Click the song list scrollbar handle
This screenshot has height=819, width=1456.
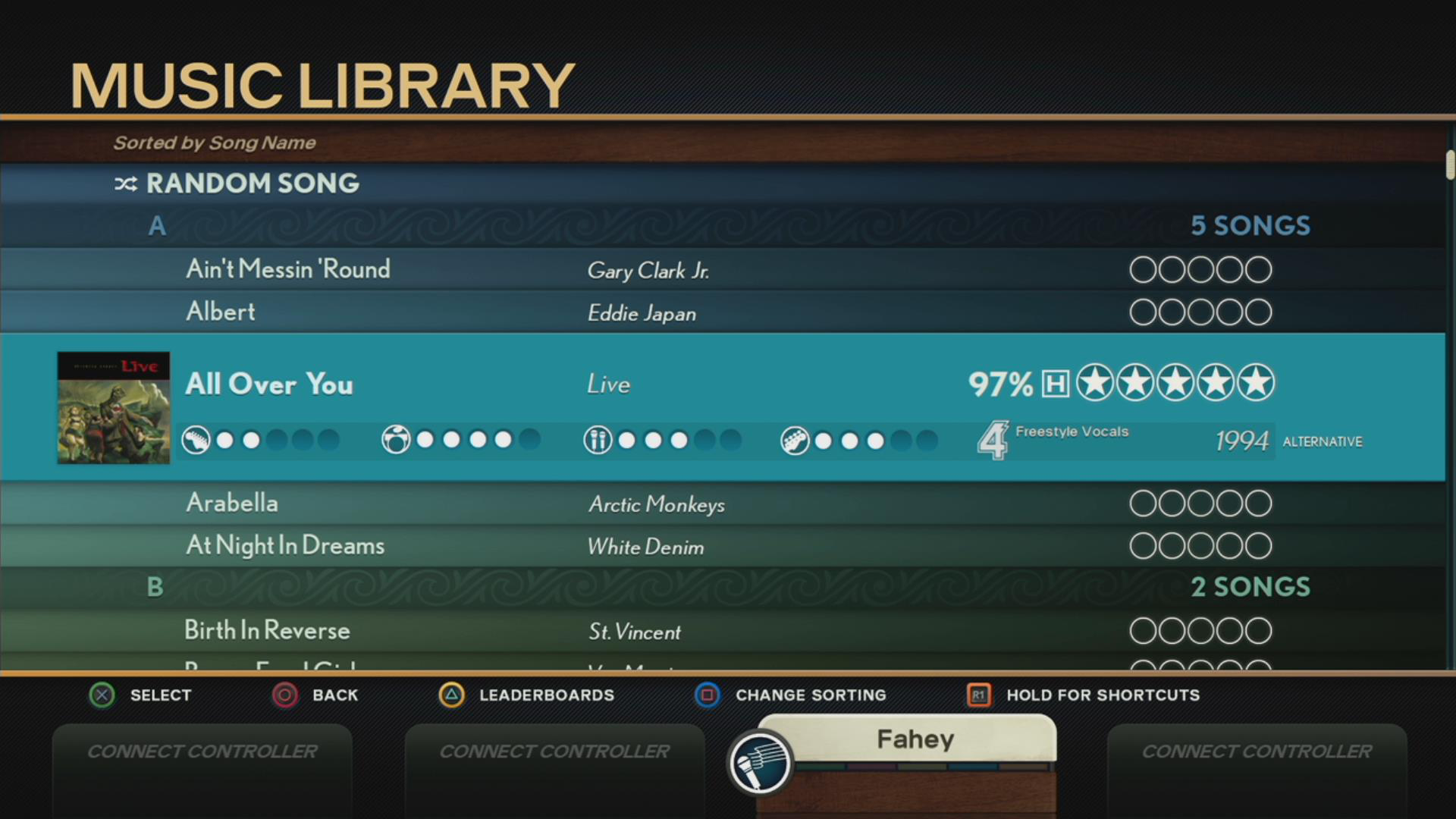point(1450,165)
